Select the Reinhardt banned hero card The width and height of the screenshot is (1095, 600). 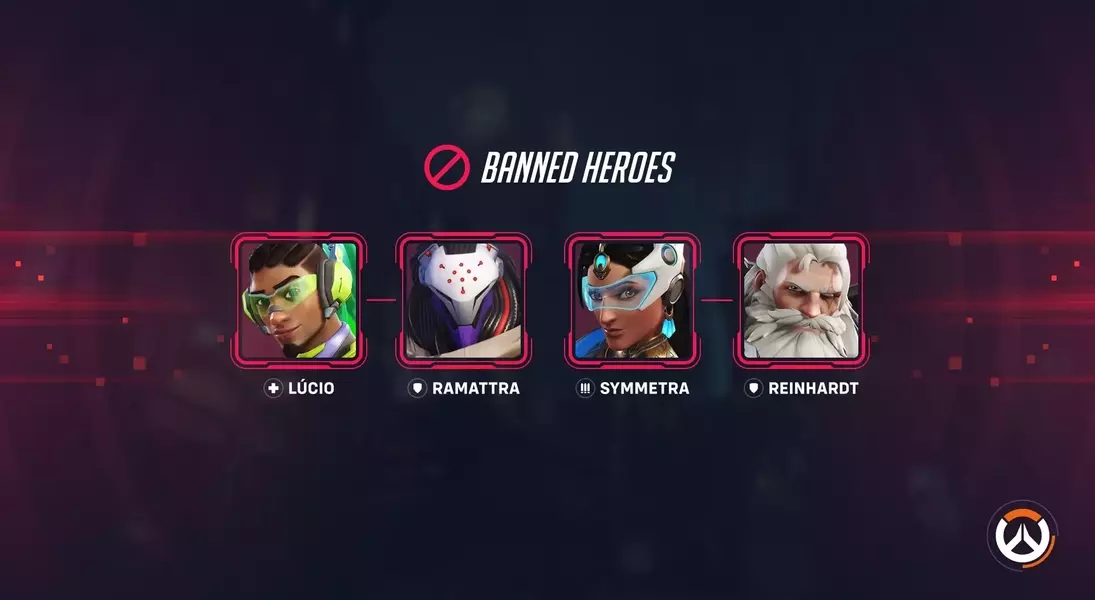[x=801, y=301]
